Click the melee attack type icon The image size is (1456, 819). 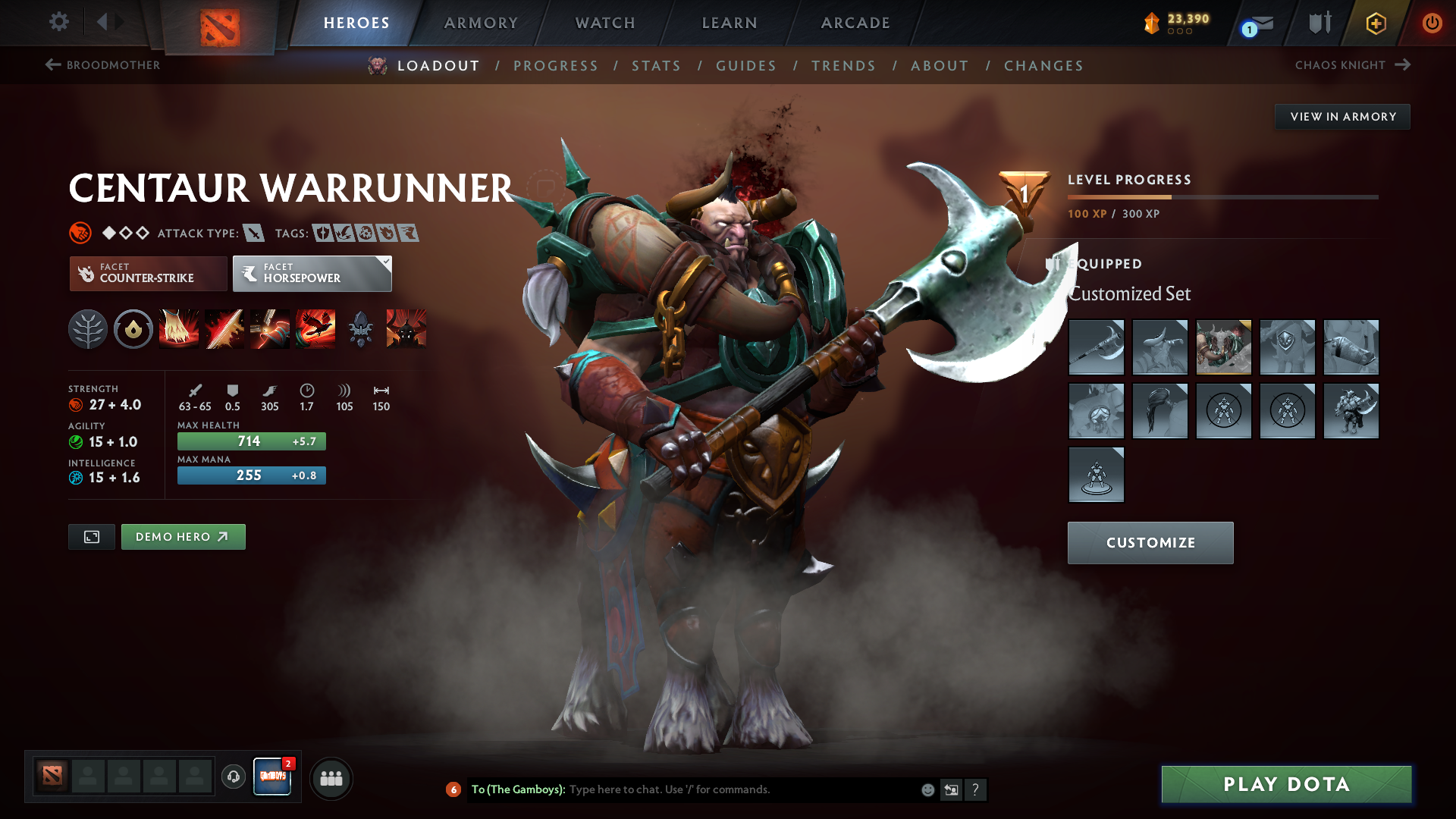click(x=253, y=233)
